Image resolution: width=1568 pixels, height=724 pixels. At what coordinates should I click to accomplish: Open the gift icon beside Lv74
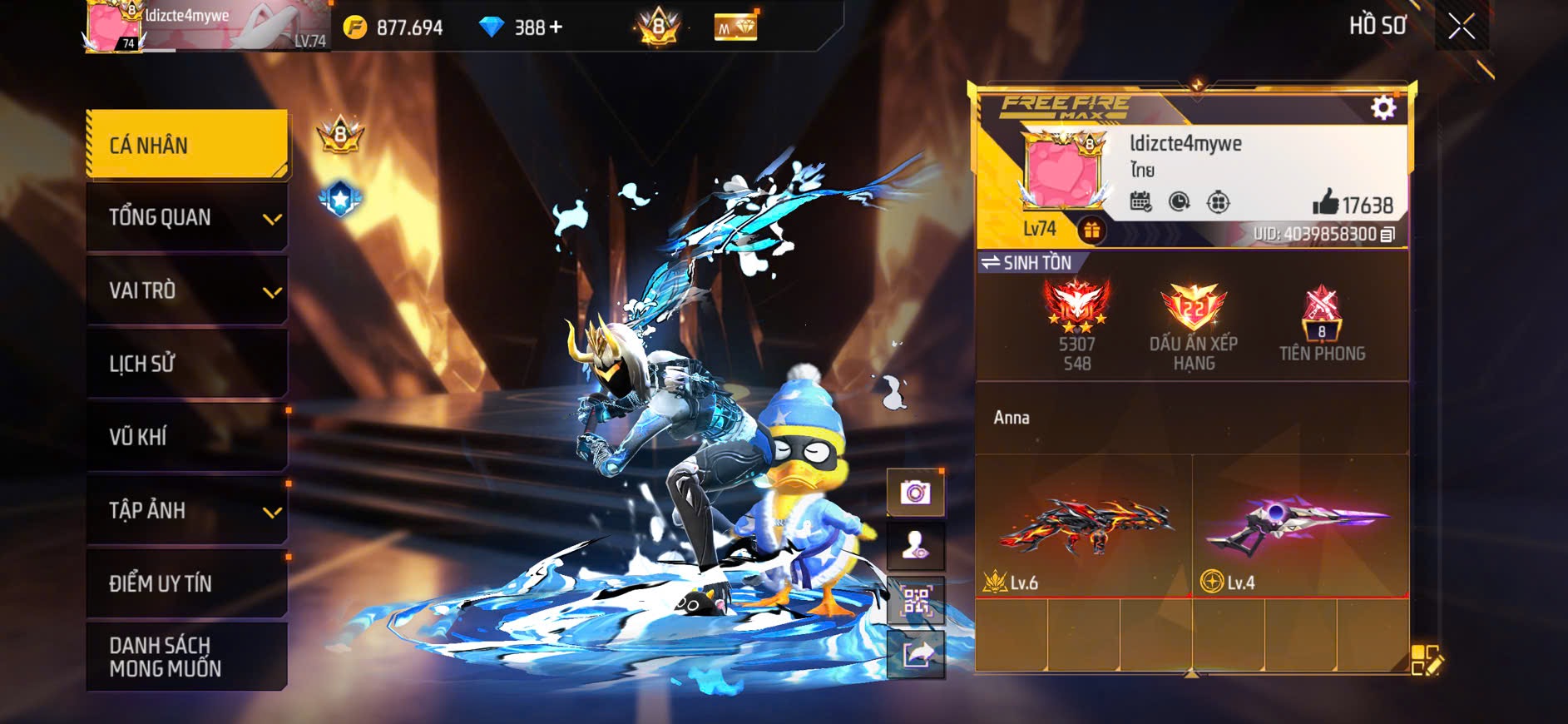coord(1091,230)
